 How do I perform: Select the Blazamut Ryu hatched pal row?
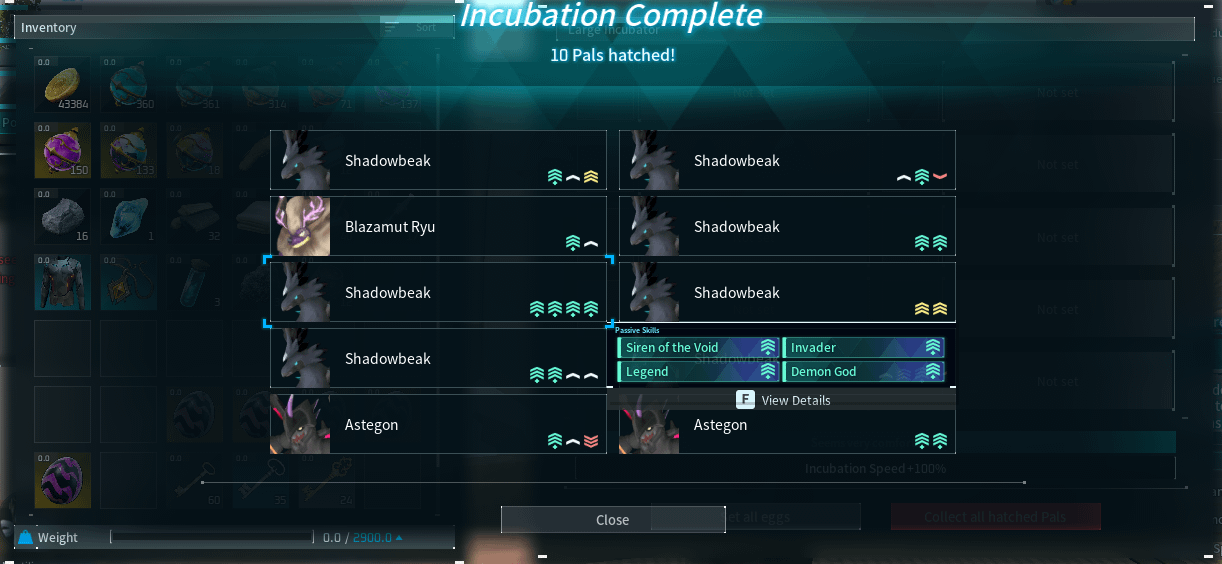coord(438,227)
